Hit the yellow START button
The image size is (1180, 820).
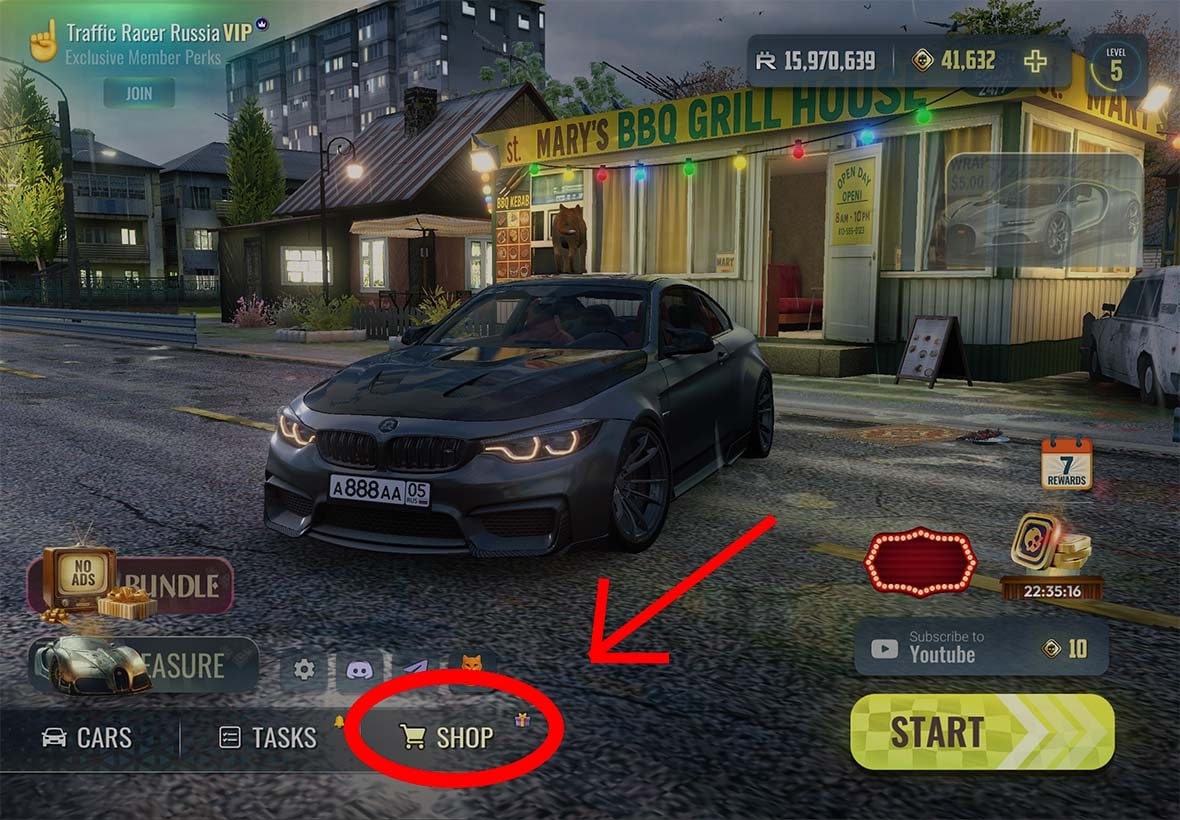click(x=982, y=732)
